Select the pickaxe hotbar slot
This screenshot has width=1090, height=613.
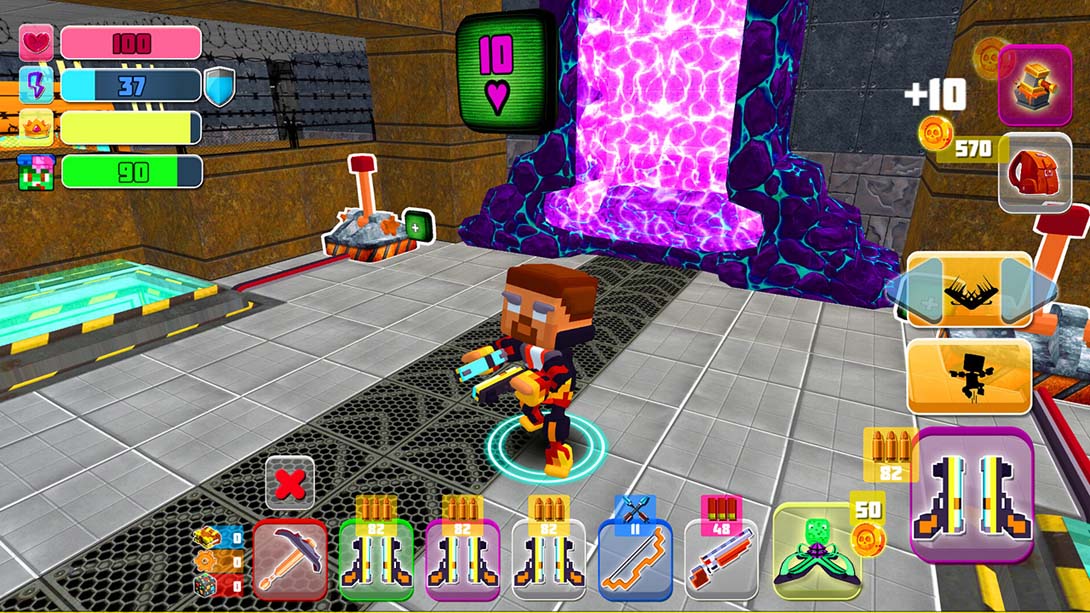(x=289, y=559)
